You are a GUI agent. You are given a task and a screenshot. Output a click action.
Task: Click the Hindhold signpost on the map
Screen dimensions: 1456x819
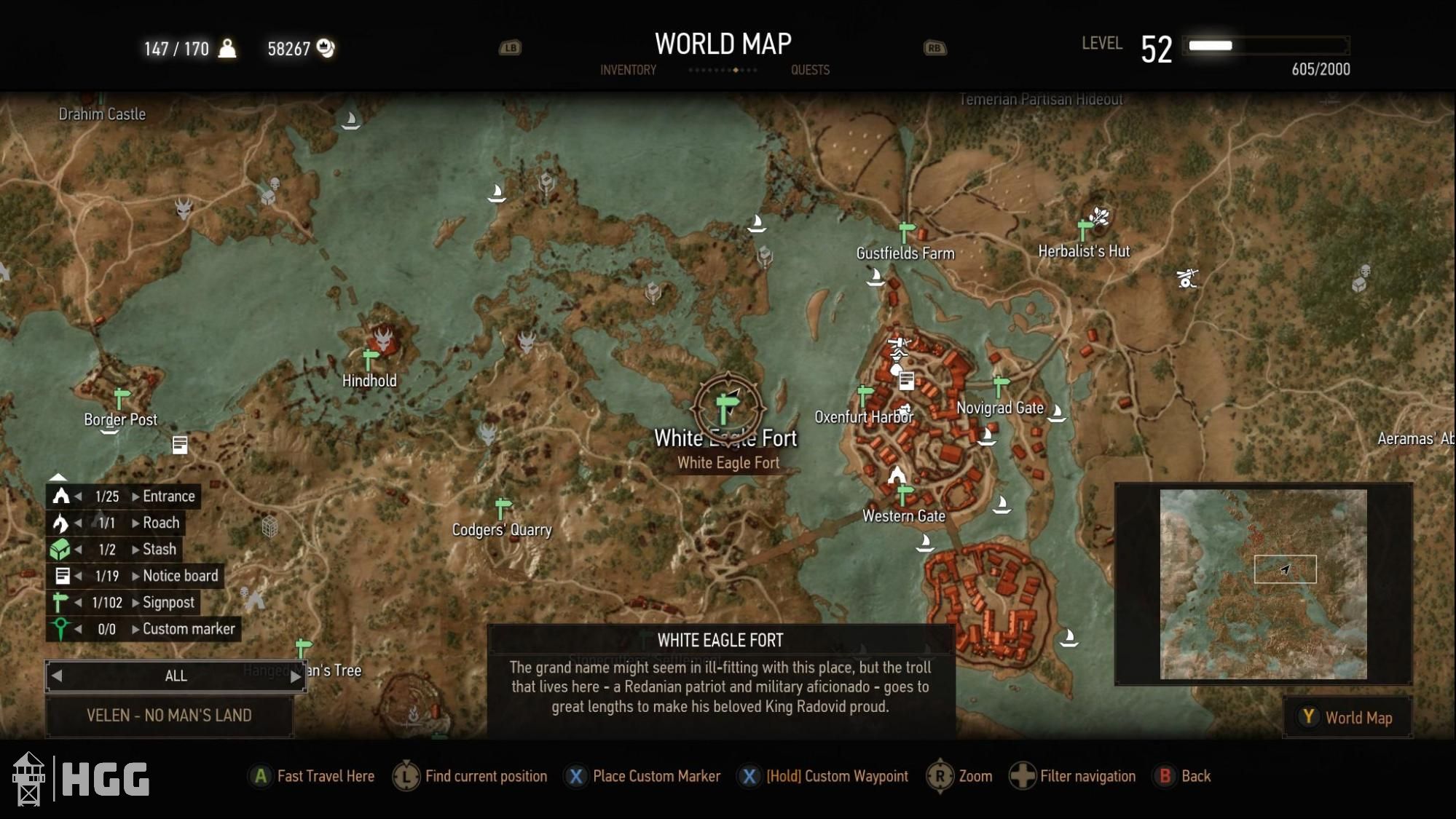(x=369, y=358)
